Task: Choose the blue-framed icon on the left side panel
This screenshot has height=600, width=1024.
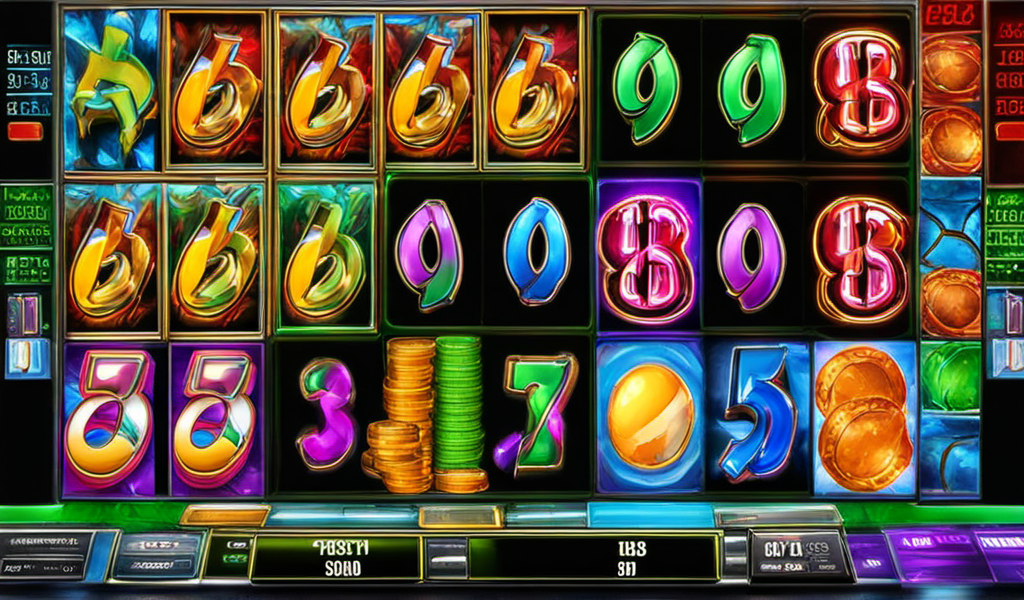Action: (x=27, y=358)
